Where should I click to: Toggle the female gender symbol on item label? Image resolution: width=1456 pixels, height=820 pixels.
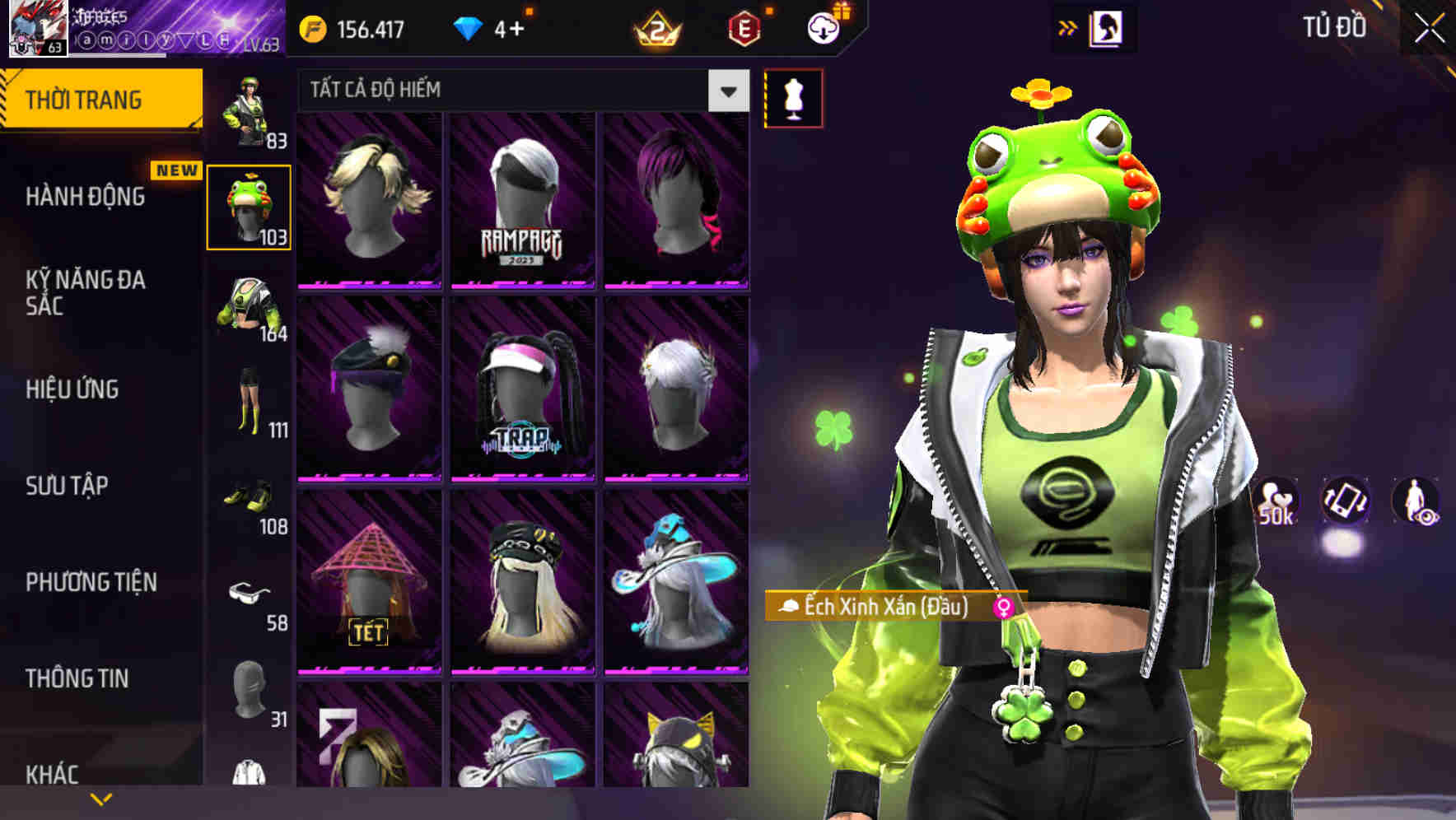point(1004,608)
